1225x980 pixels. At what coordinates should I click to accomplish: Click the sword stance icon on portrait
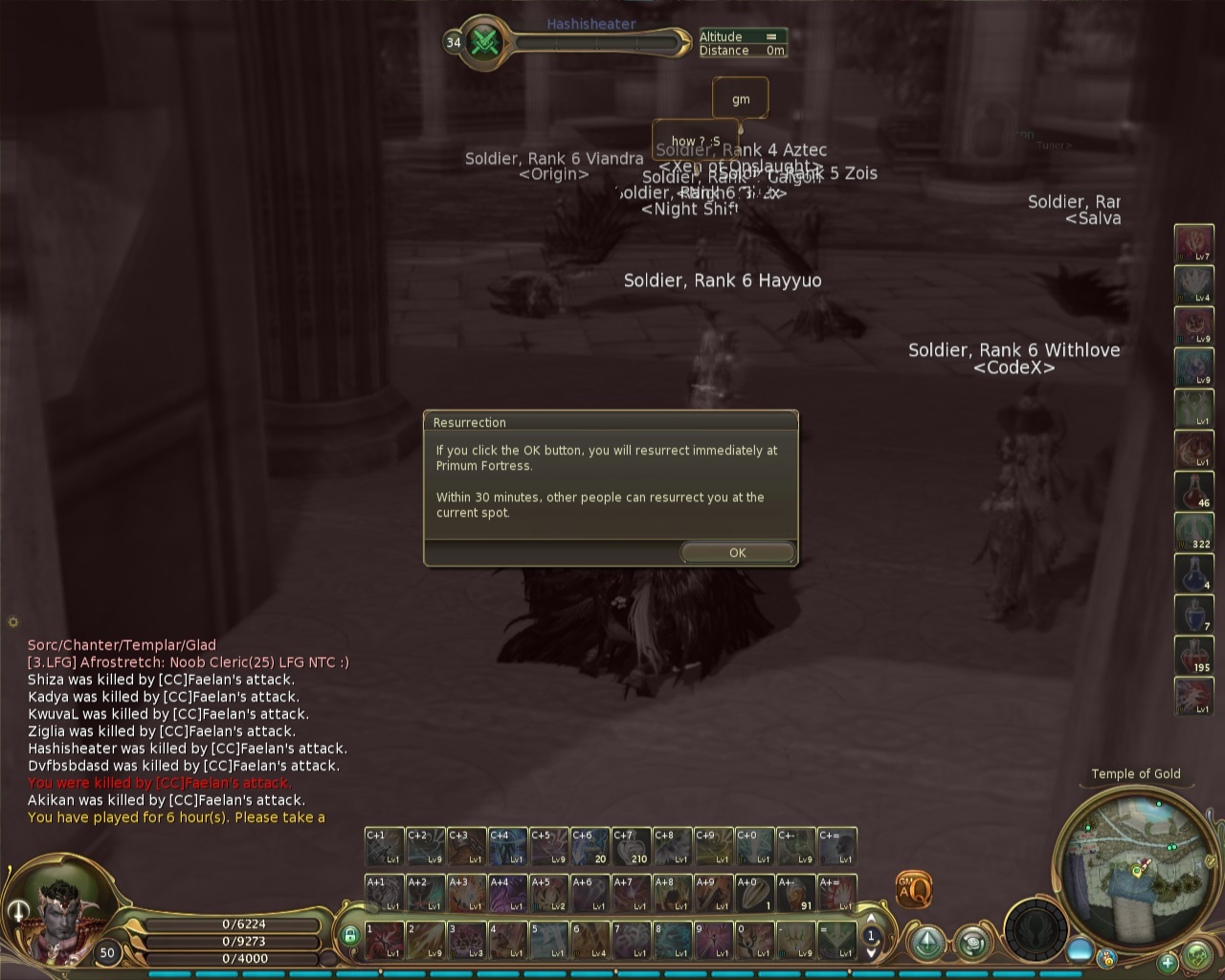[18, 911]
